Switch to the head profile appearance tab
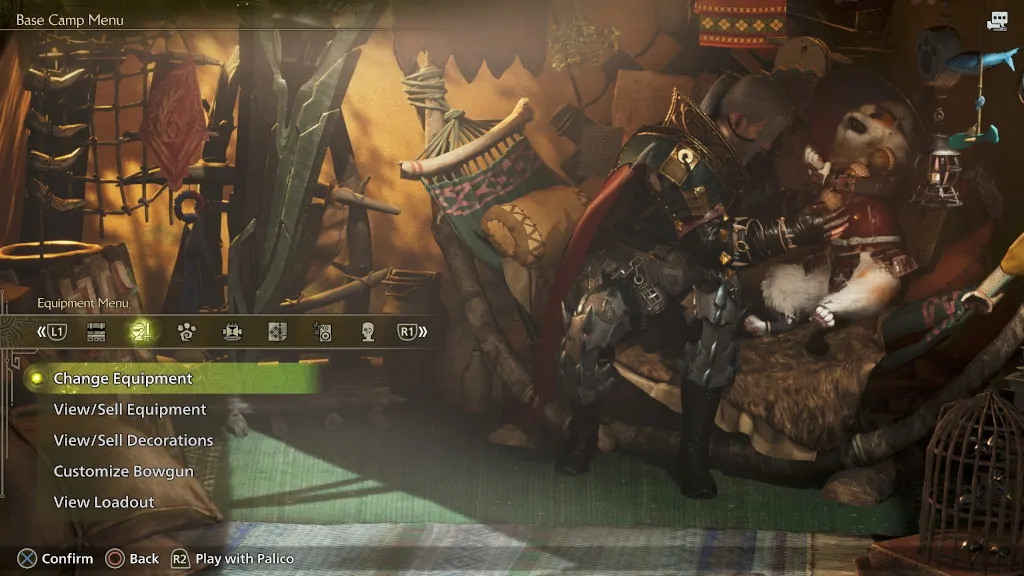 (x=367, y=332)
